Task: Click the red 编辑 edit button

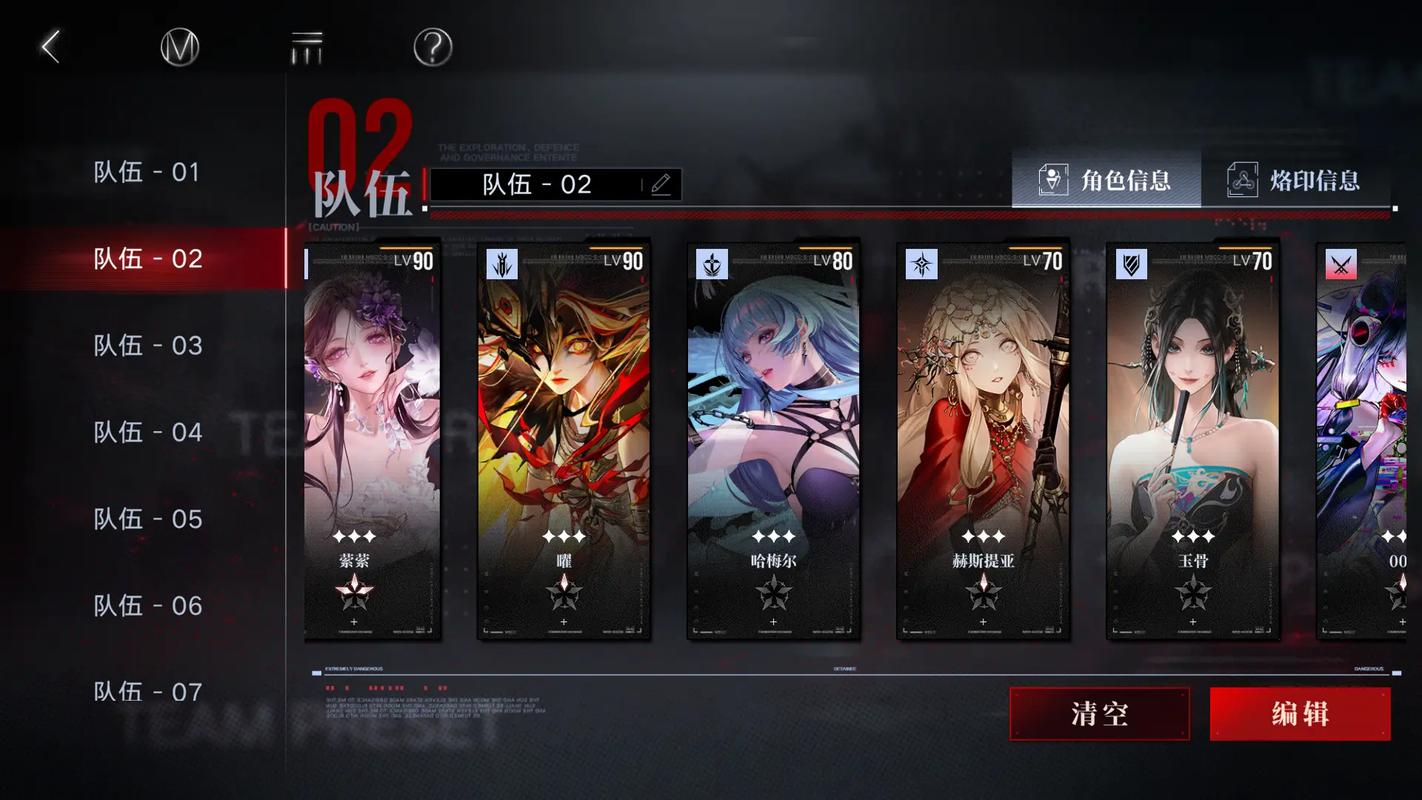Action: [x=1299, y=713]
